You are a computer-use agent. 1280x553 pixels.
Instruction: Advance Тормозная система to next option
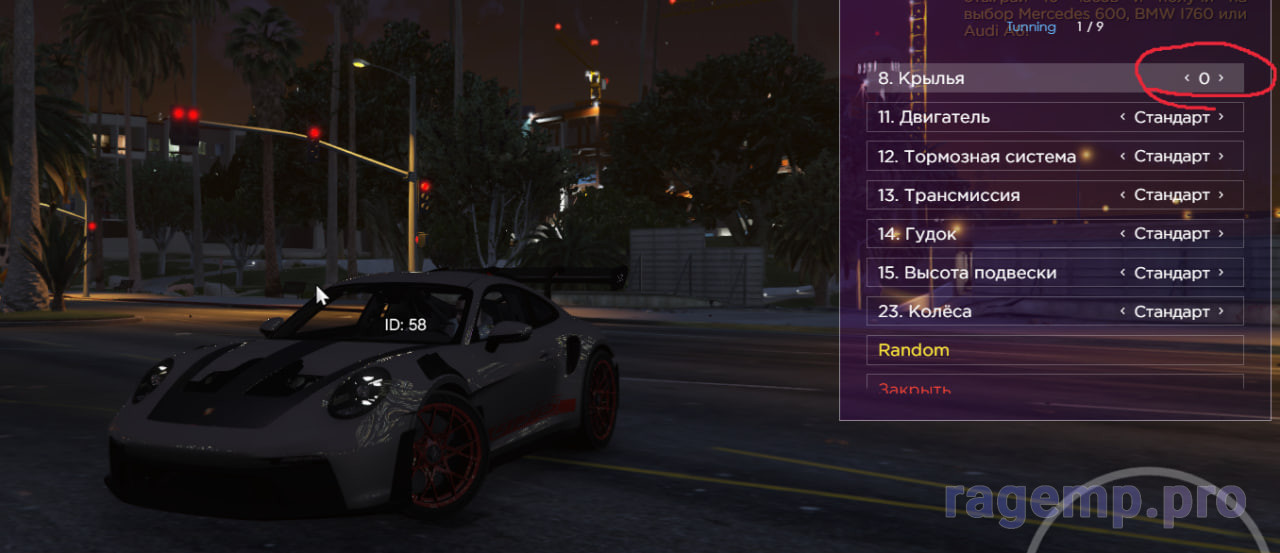click(1221, 156)
